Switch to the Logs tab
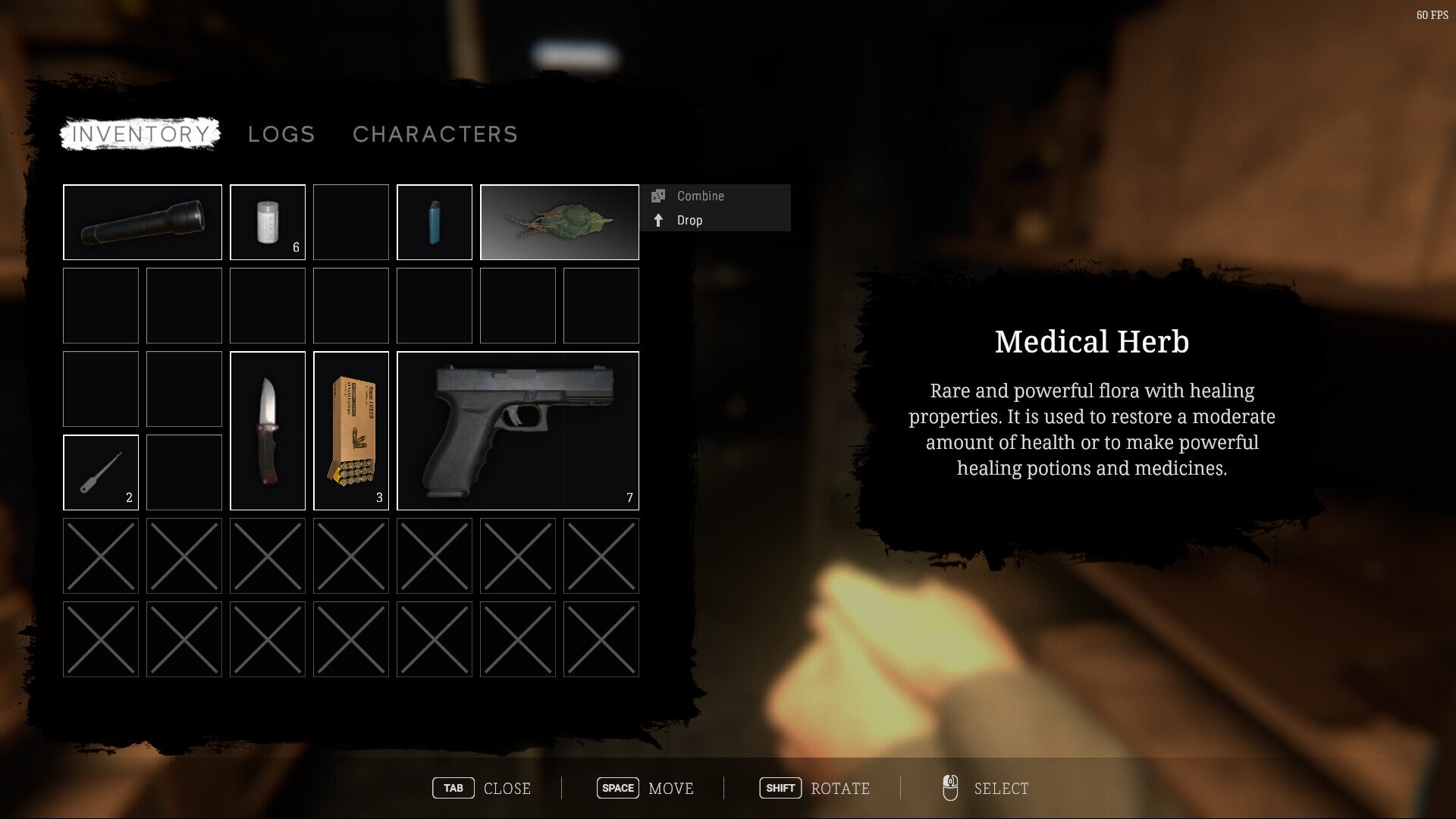 [x=281, y=134]
